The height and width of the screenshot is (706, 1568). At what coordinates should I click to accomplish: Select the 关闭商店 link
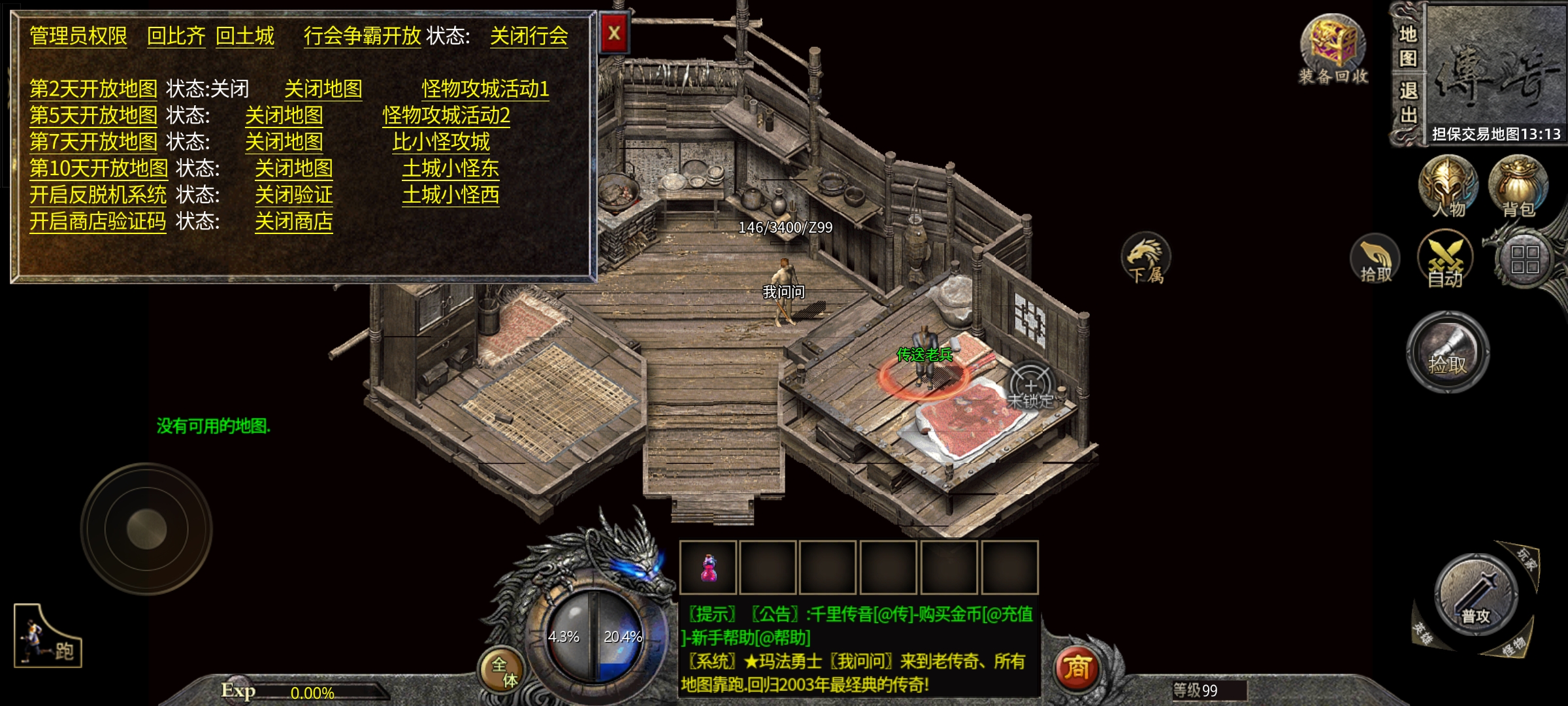click(293, 222)
